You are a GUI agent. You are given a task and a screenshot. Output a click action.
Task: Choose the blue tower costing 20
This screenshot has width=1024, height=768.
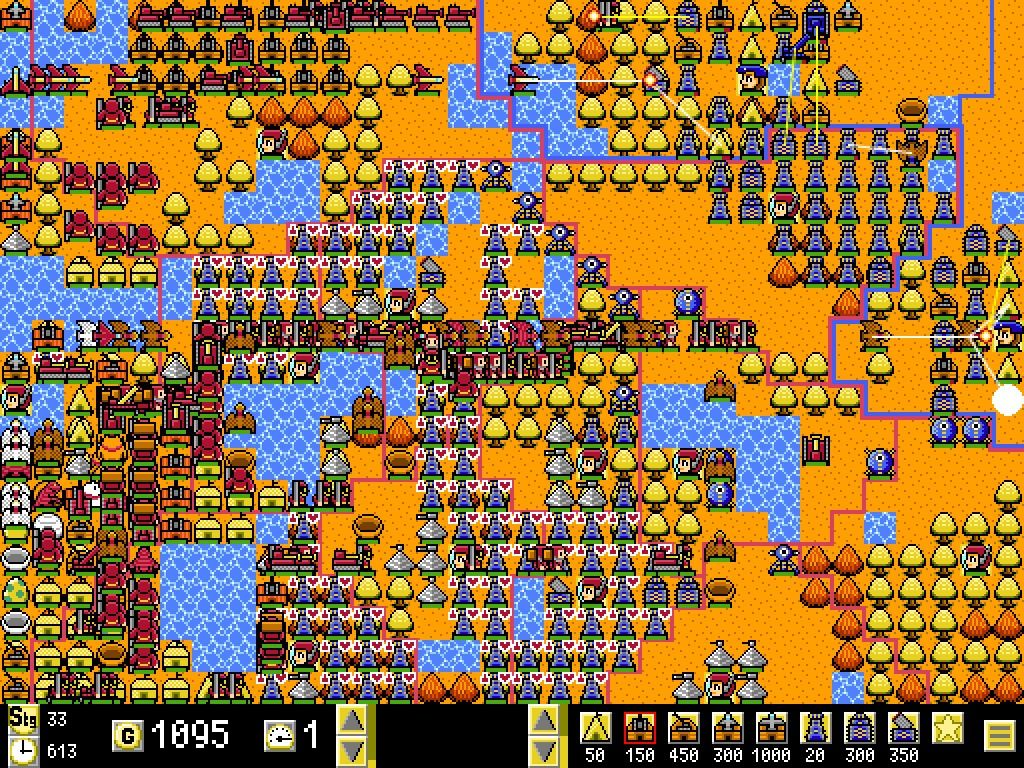[x=816, y=728]
